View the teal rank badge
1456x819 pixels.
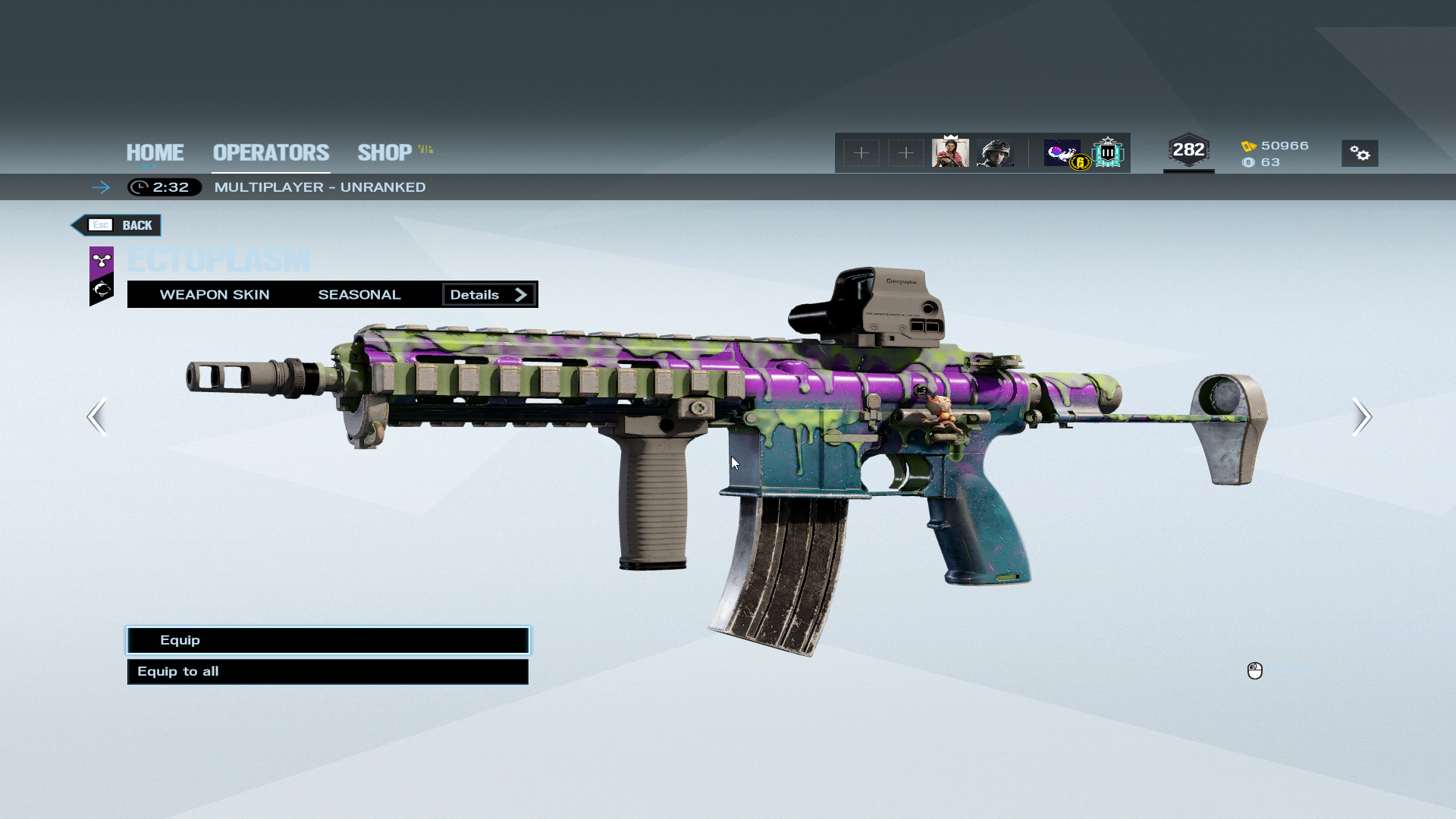pyautogui.click(x=1108, y=152)
